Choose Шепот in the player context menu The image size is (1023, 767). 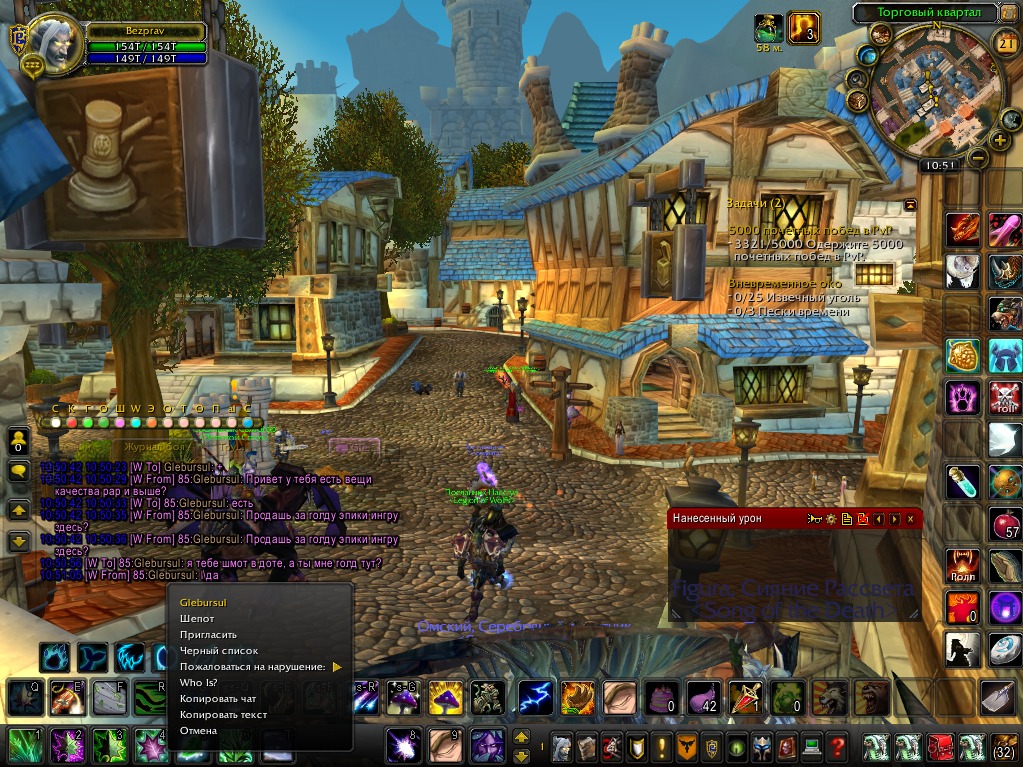197,619
